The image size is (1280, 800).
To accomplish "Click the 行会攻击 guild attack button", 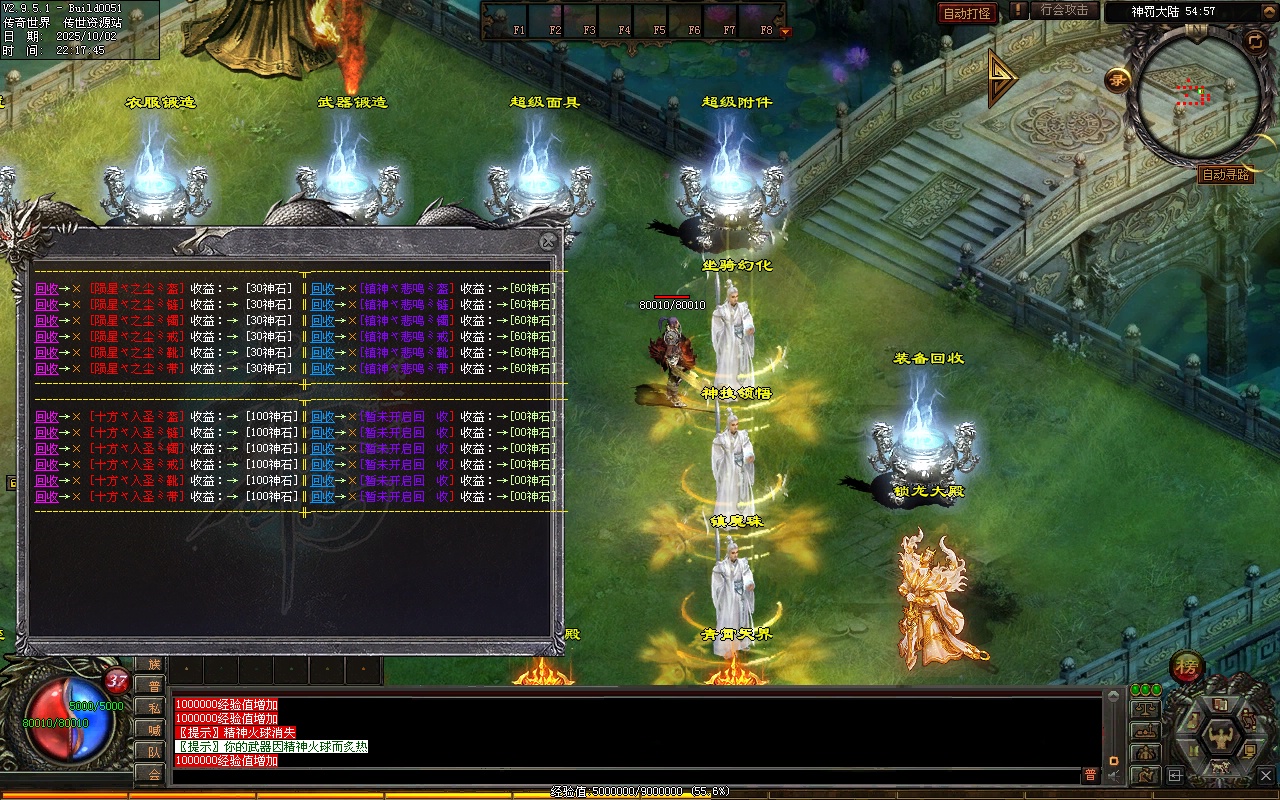I will 1064,10.
